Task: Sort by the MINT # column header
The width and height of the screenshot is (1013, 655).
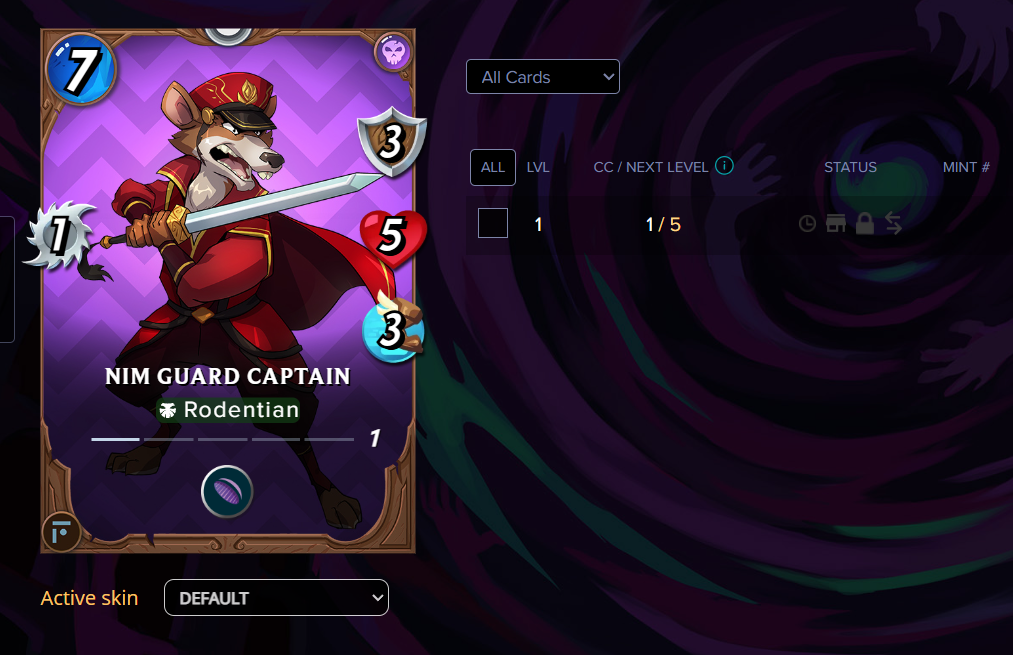Action: (965, 167)
